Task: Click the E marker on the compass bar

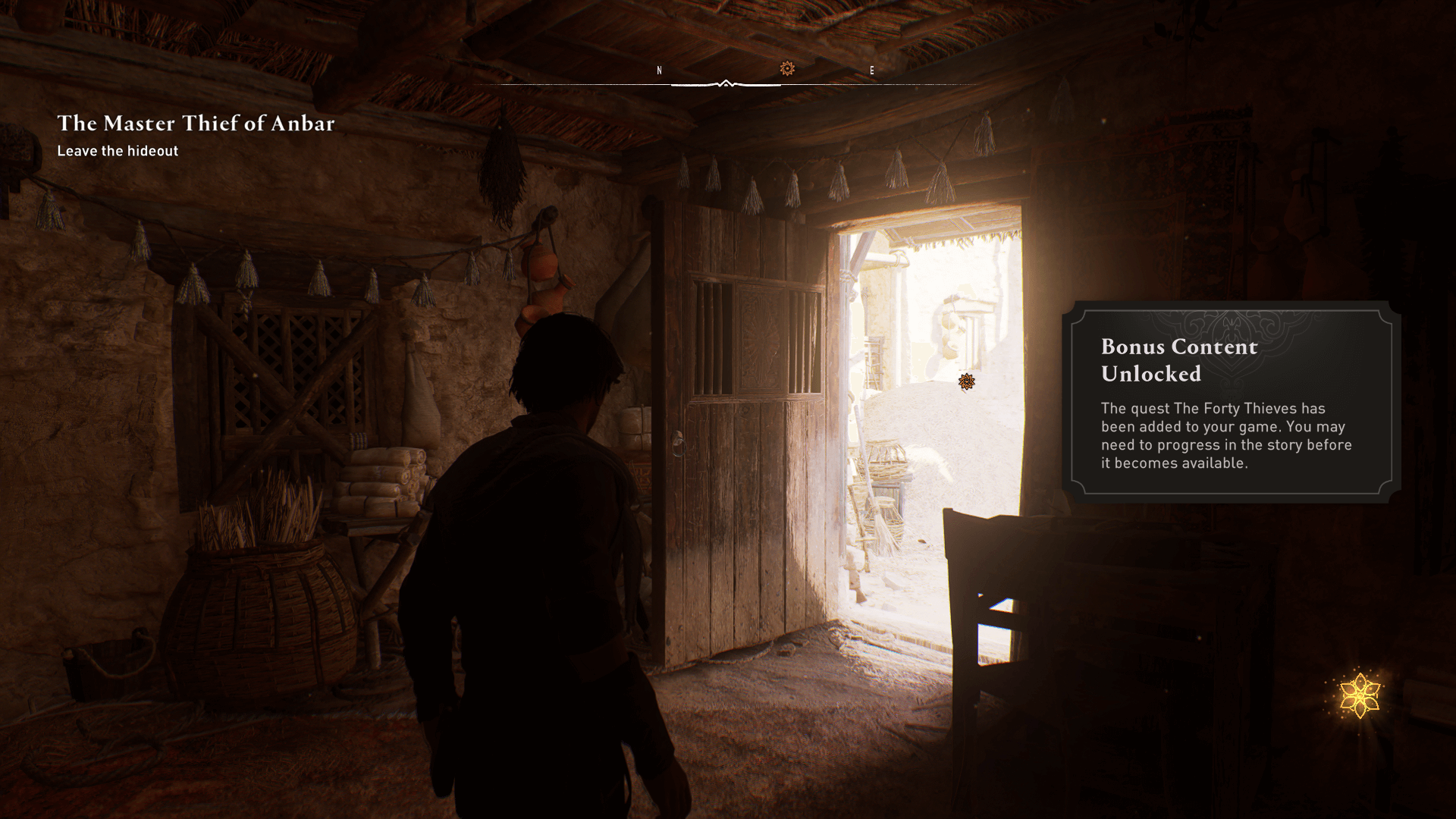Action: pyautogui.click(x=872, y=71)
